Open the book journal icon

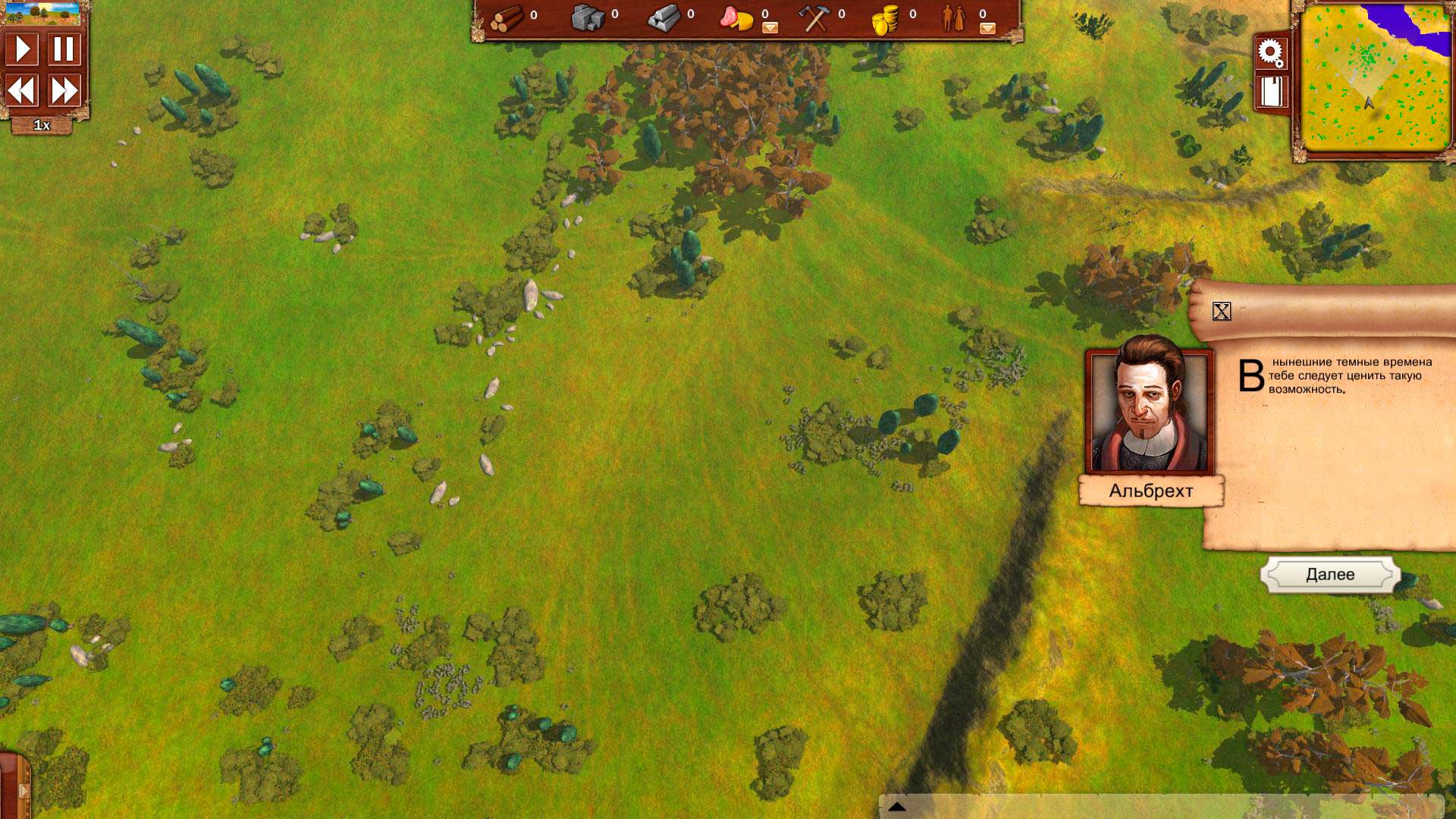pos(1270,92)
